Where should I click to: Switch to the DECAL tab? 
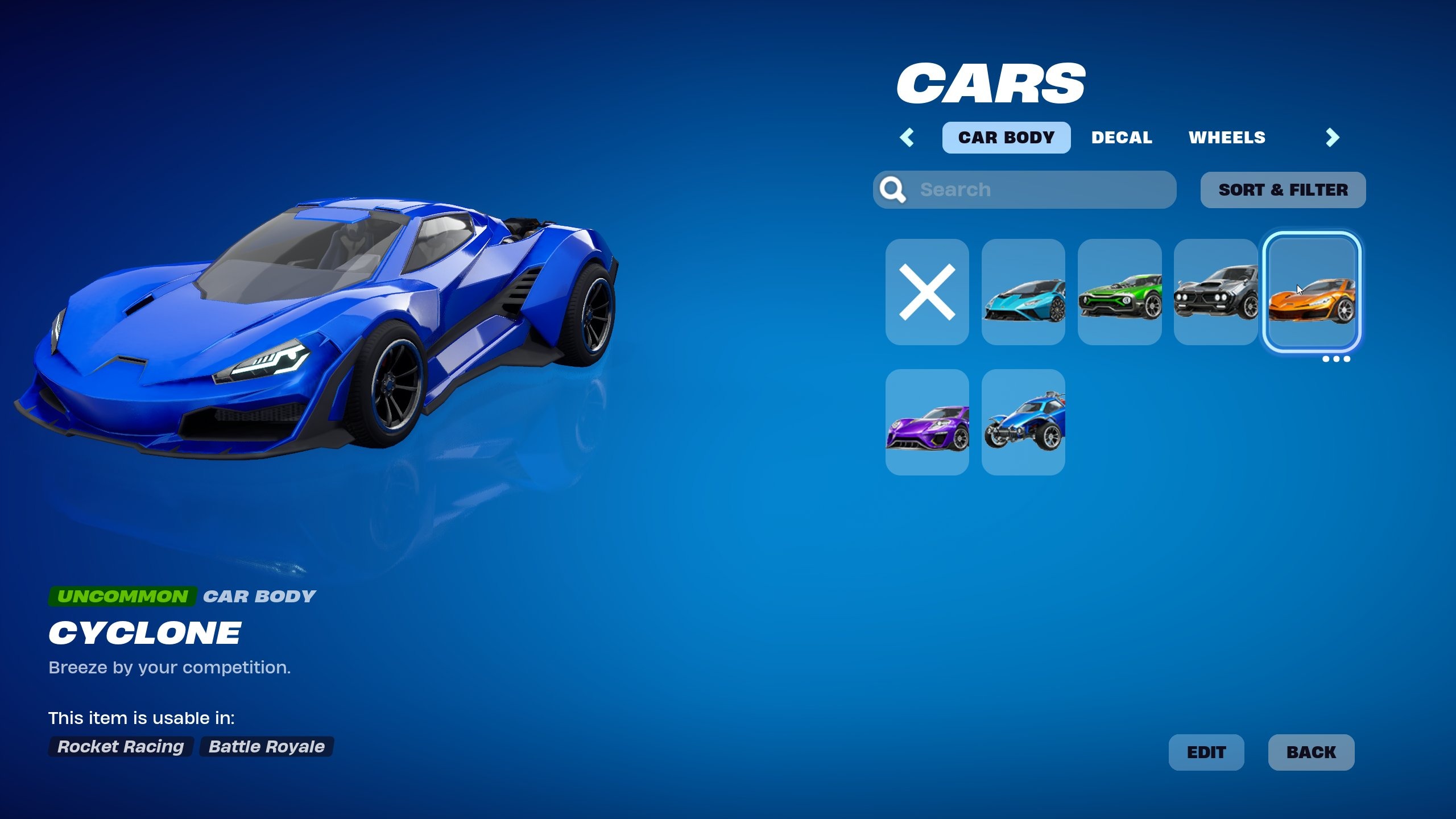click(1122, 137)
